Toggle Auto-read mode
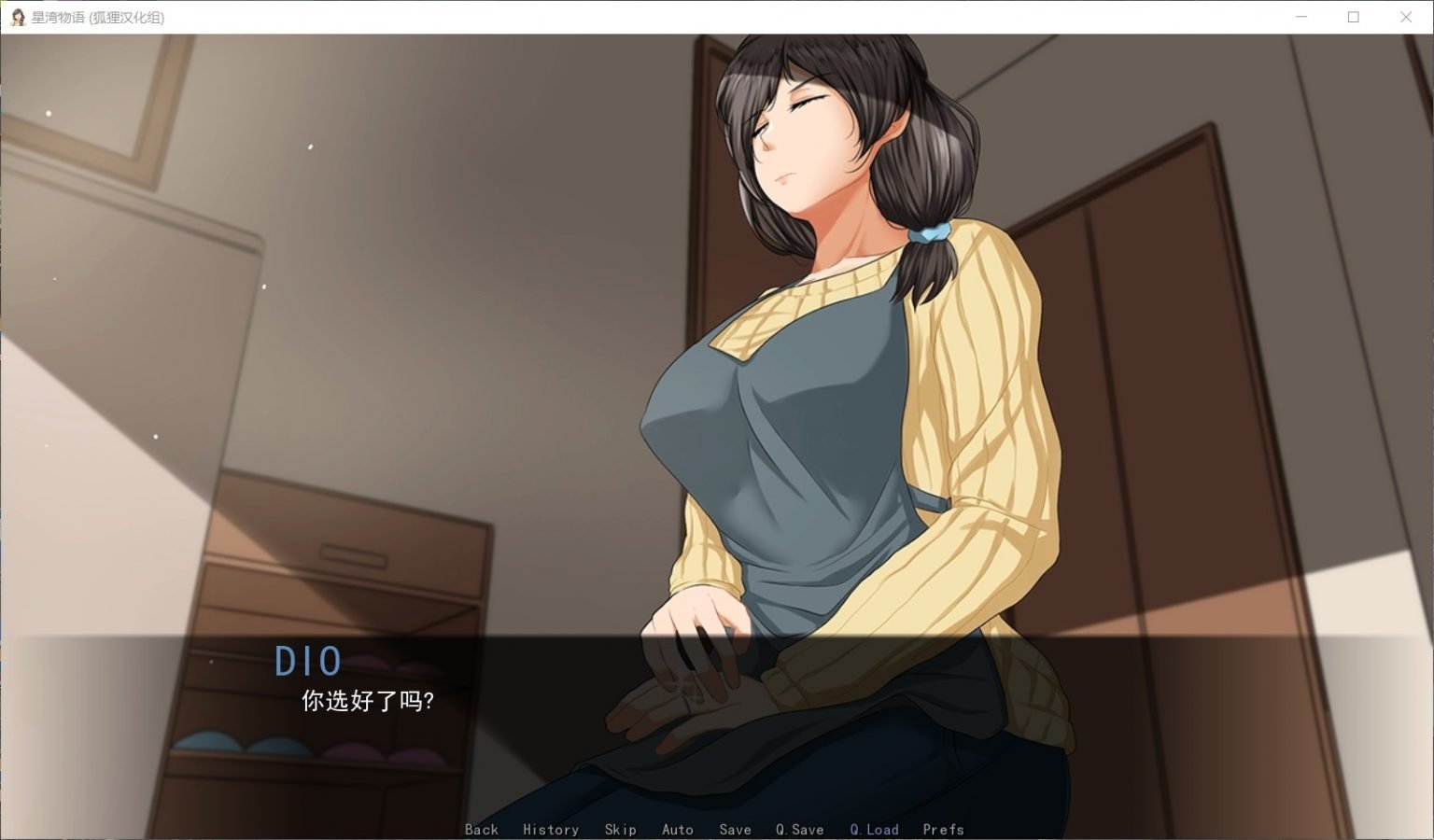Image resolution: width=1434 pixels, height=840 pixels. tap(679, 829)
